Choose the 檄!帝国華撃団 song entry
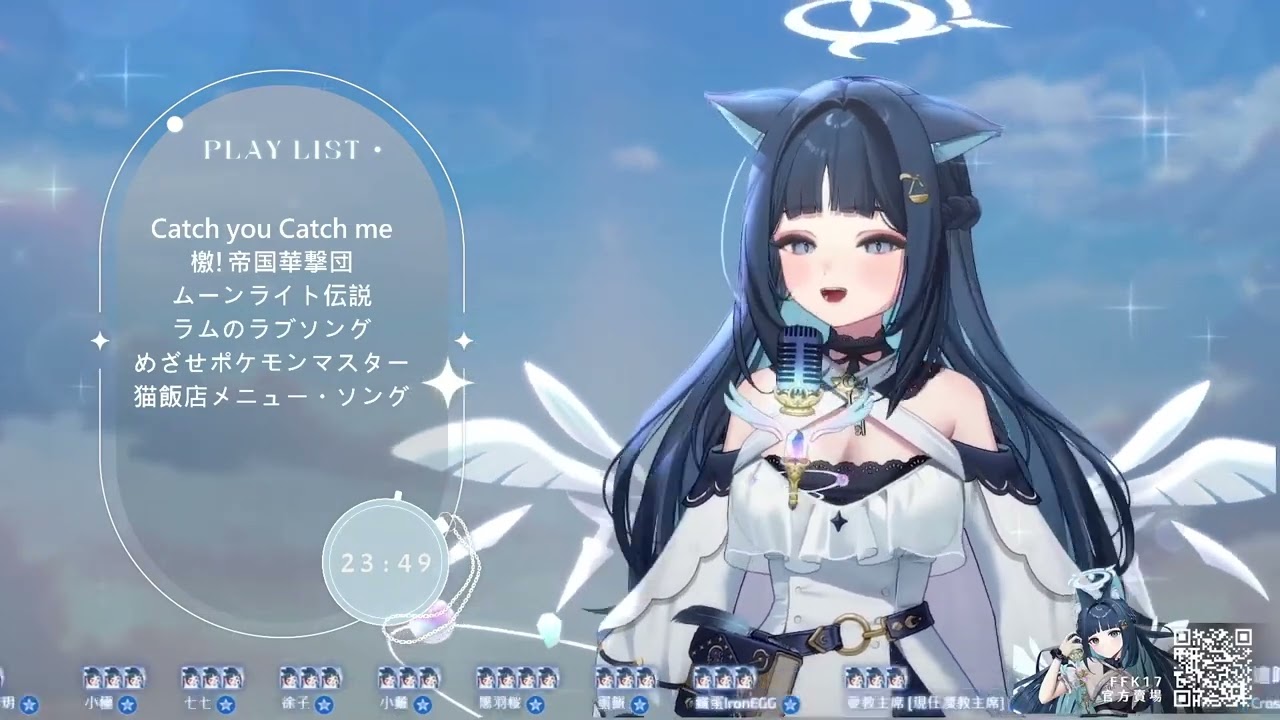Screen dimensions: 1280x720 click(x=271, y=263)
